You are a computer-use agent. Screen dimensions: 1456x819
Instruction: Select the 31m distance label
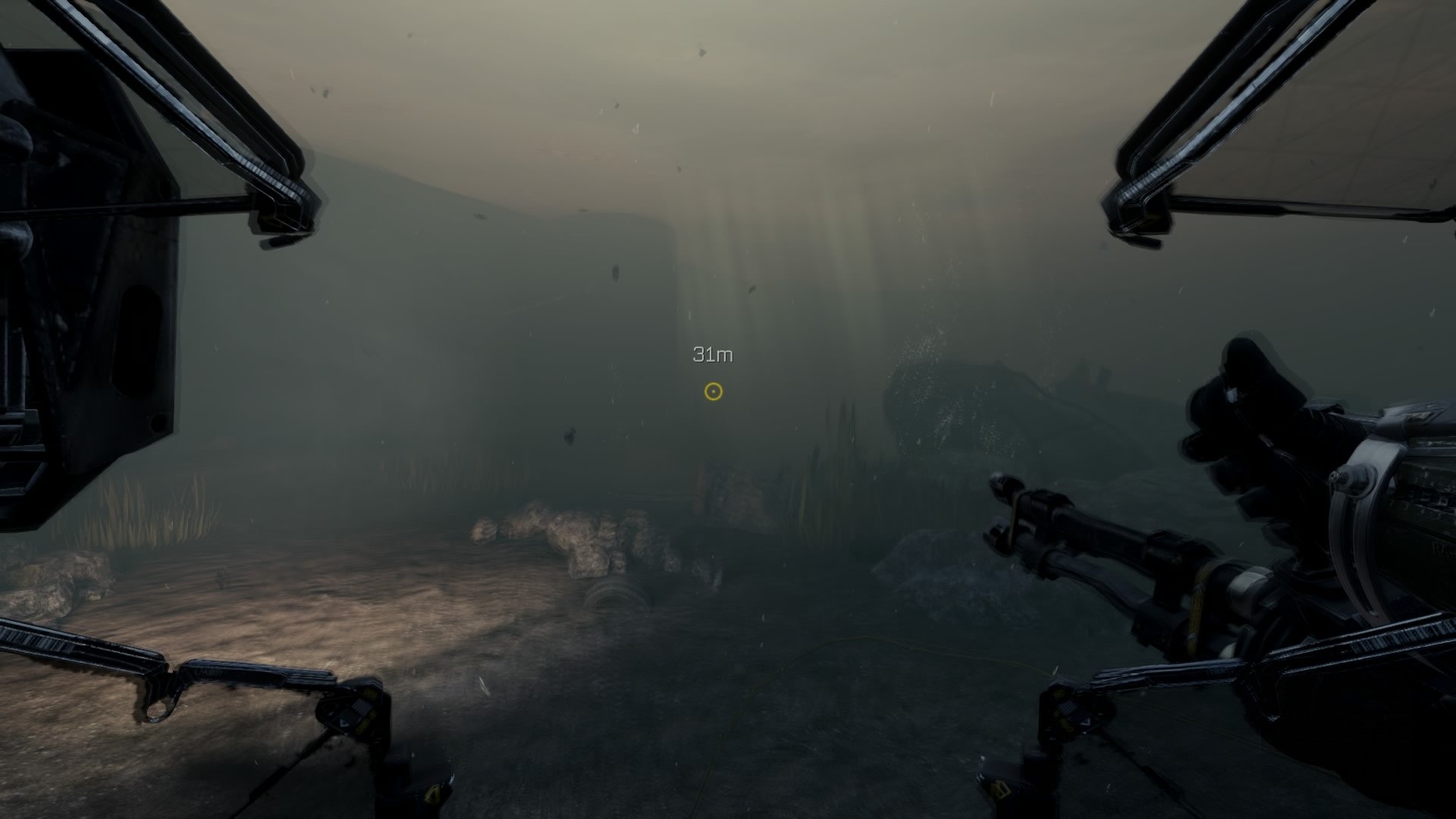[x=714, y=353]
